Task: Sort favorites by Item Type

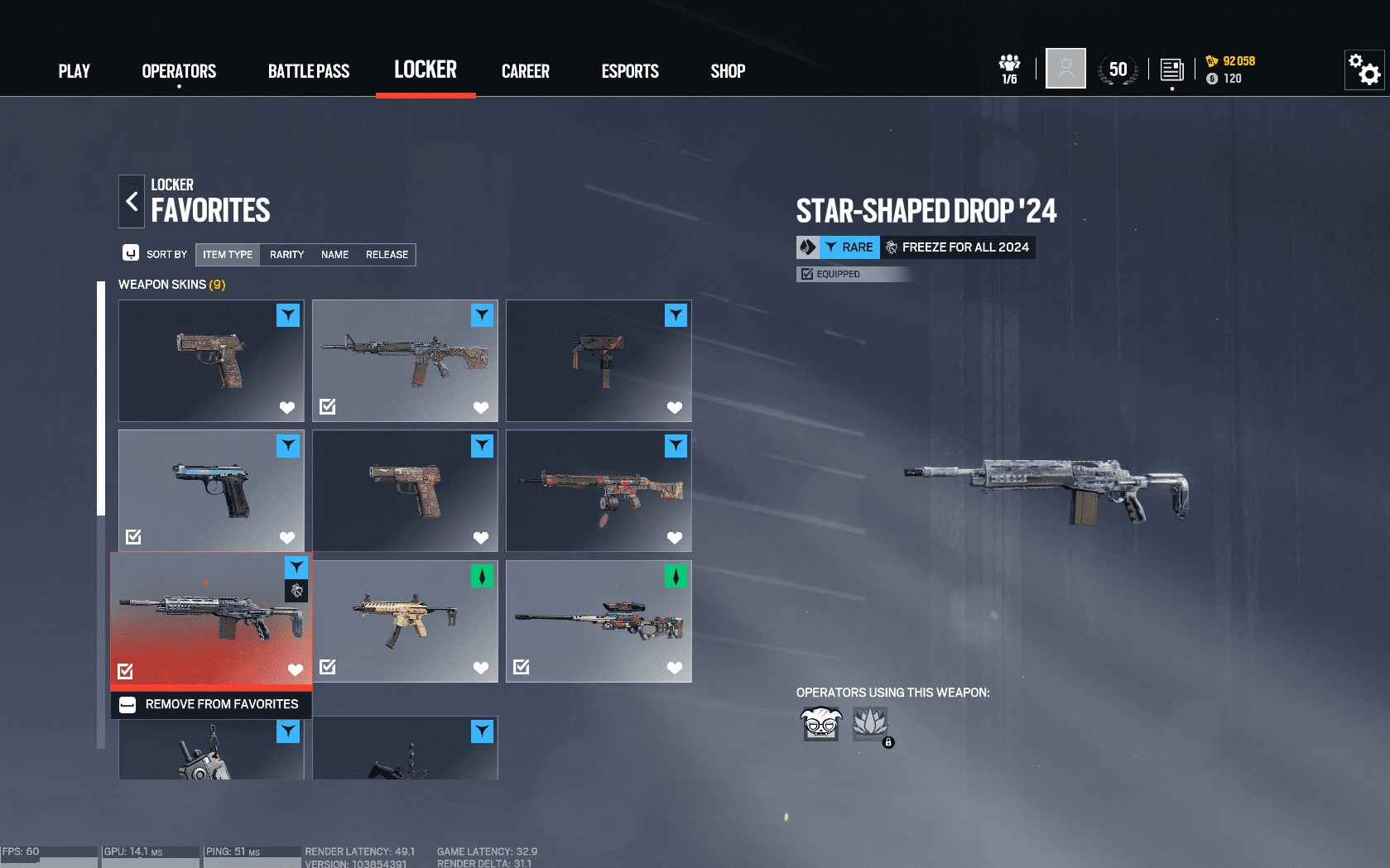Action: click(228, 255)
